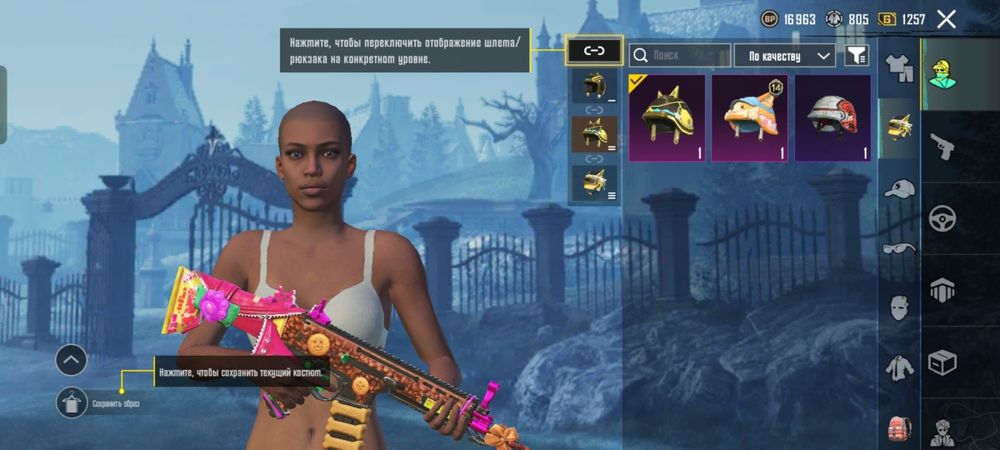Click the up-arrow expand button
This screenshot has width=1000, height=450.
click(x=71, y=359)
